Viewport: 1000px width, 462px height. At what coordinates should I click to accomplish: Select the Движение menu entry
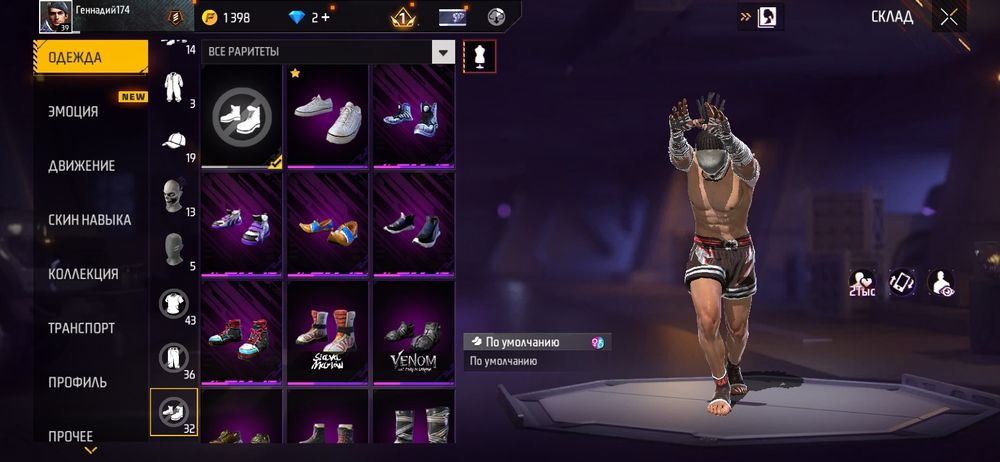coord(81,166)
